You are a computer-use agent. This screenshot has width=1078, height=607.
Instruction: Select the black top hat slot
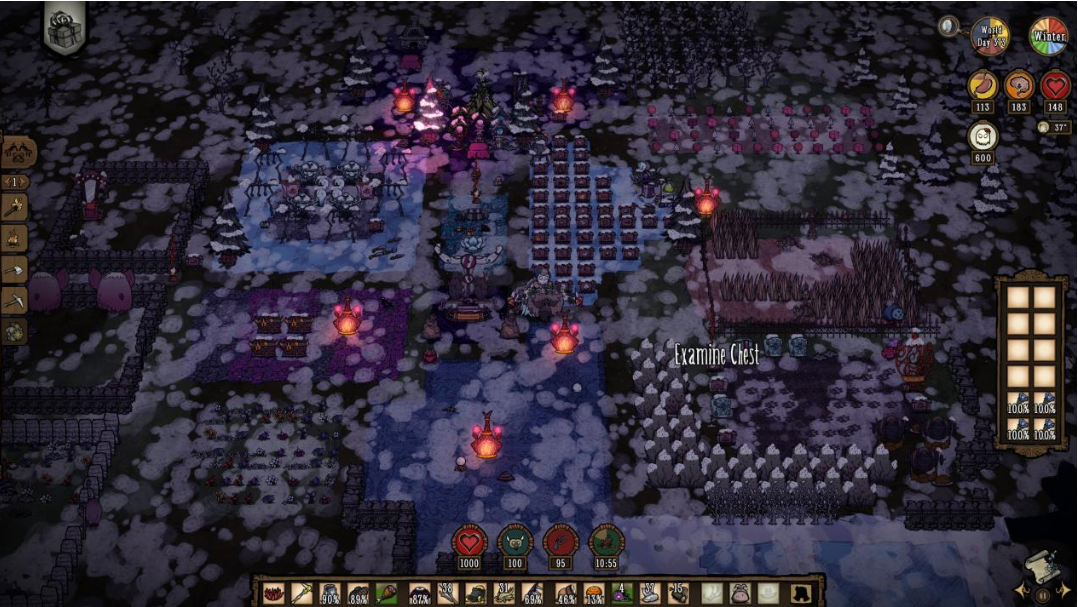point(801,593)
